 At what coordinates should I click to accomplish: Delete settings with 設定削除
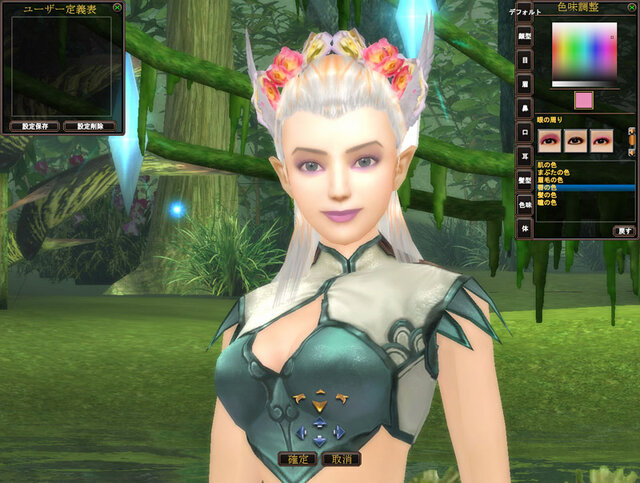pyautogui.click(x=88, y=126)
